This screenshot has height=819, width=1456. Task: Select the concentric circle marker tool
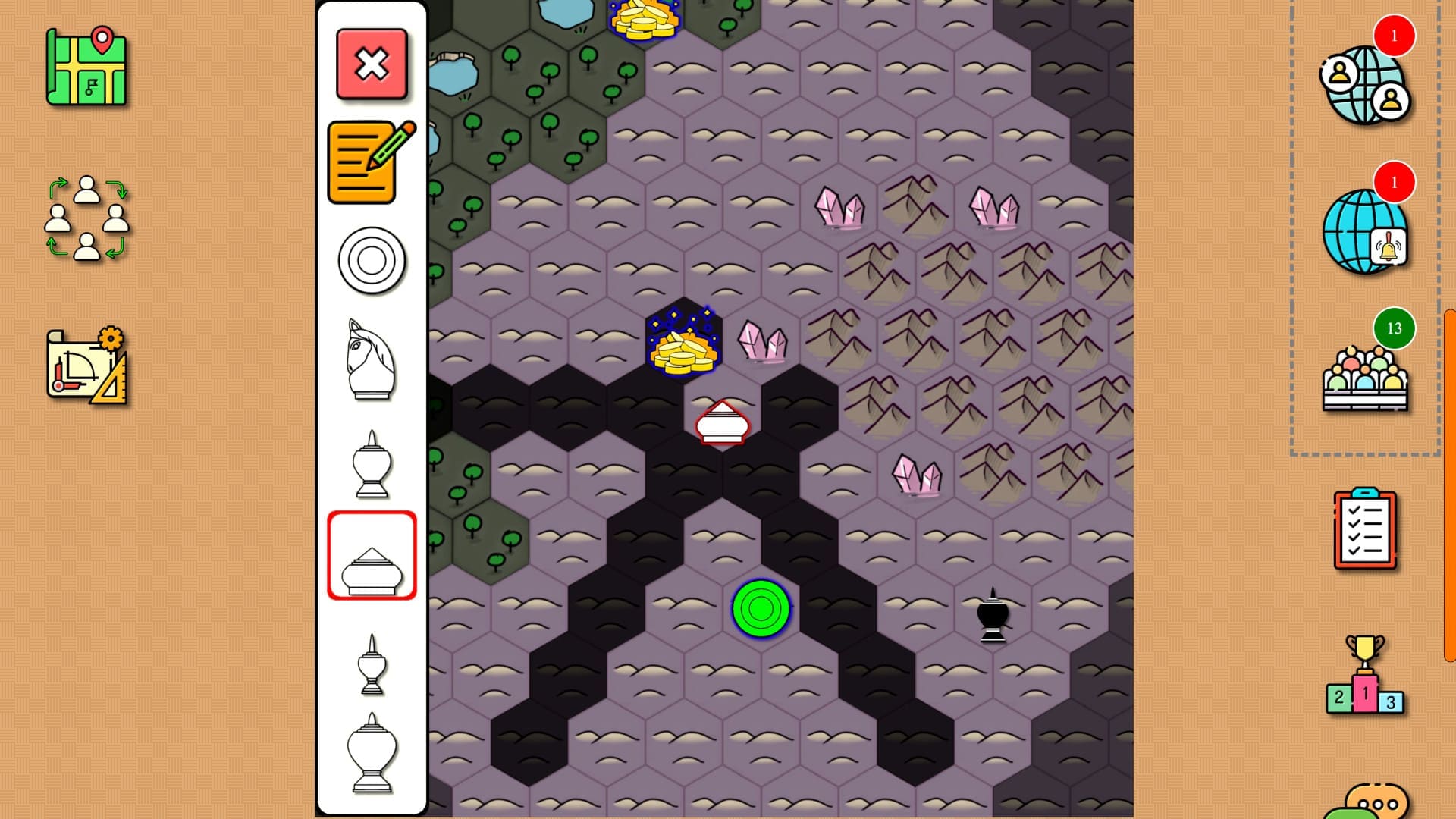pos(371,259)
